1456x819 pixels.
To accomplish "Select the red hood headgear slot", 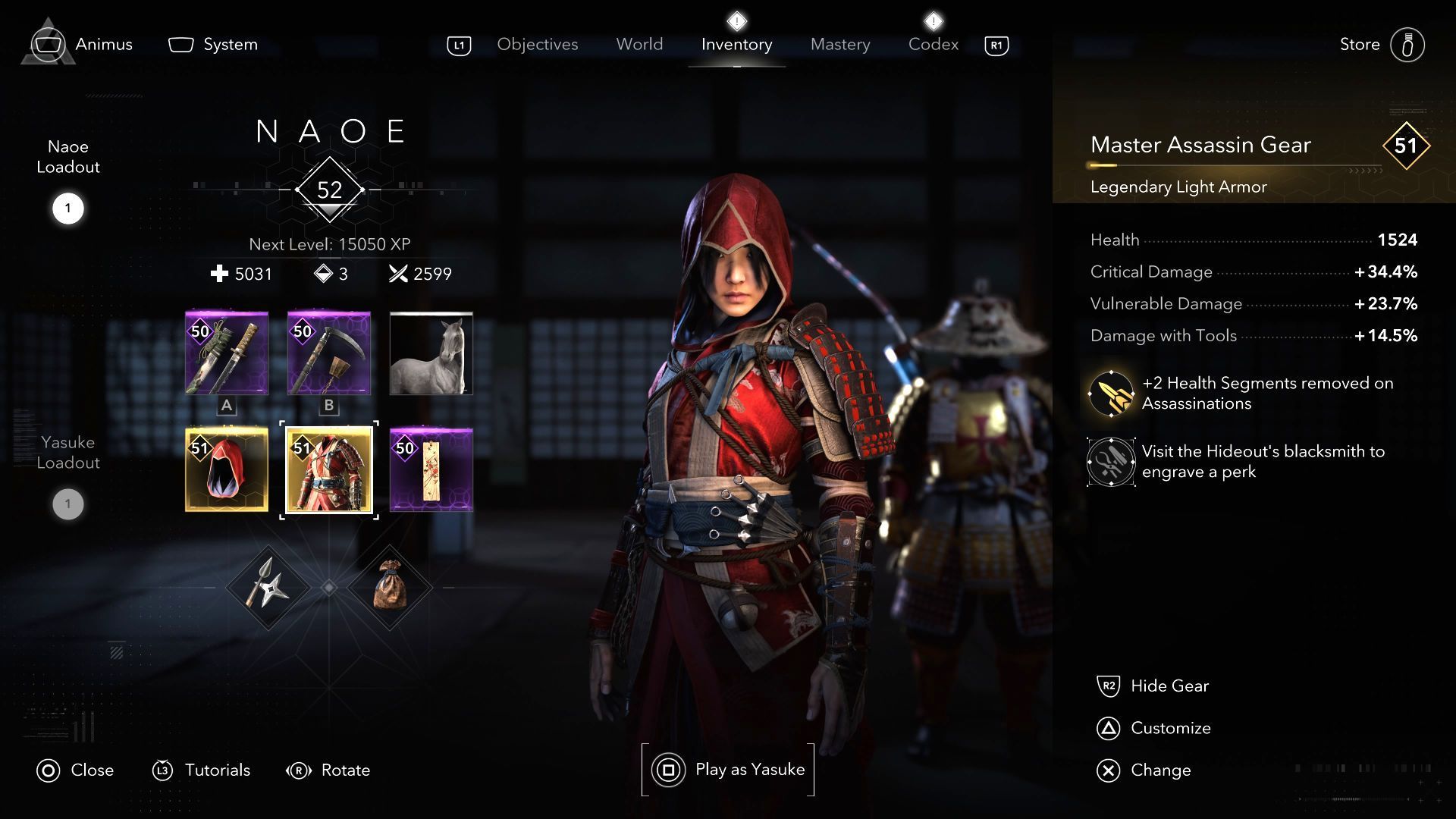I will point(227,470).
